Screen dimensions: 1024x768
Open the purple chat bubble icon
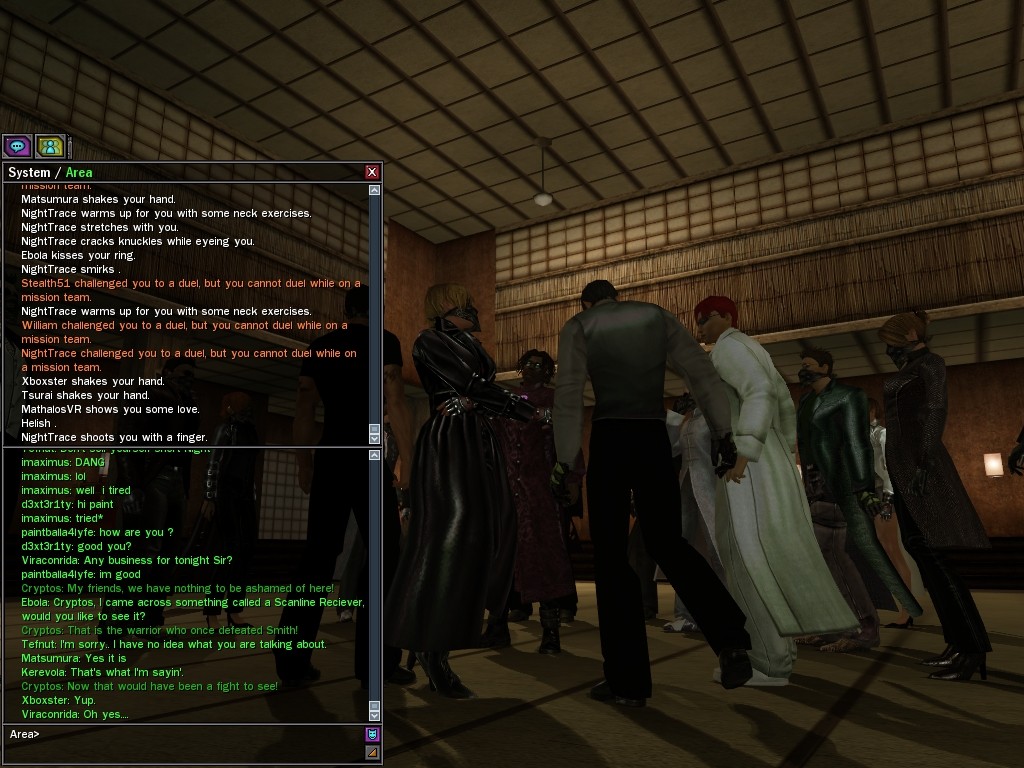point(17,147)
